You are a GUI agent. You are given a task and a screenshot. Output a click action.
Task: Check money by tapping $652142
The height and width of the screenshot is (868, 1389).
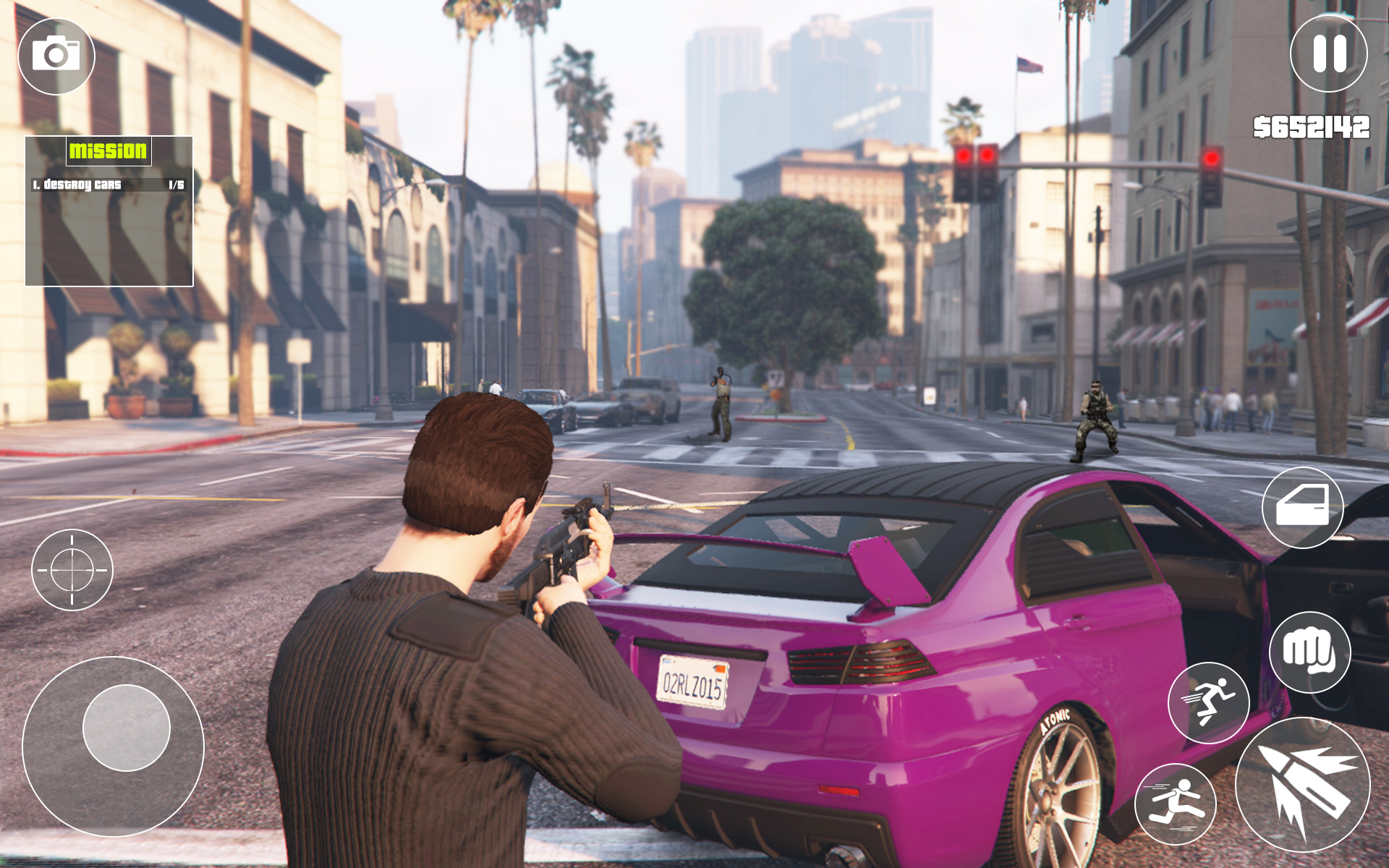pyautogui.click(x=1311, y=127)
